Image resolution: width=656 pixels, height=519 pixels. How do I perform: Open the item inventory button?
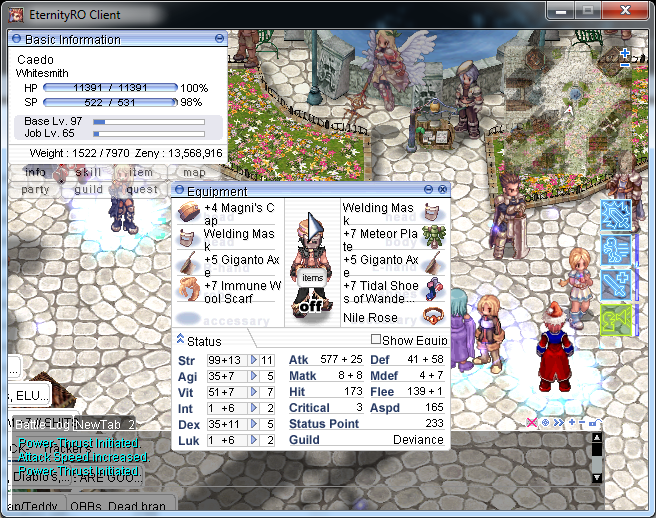click(x=141, y=172)
